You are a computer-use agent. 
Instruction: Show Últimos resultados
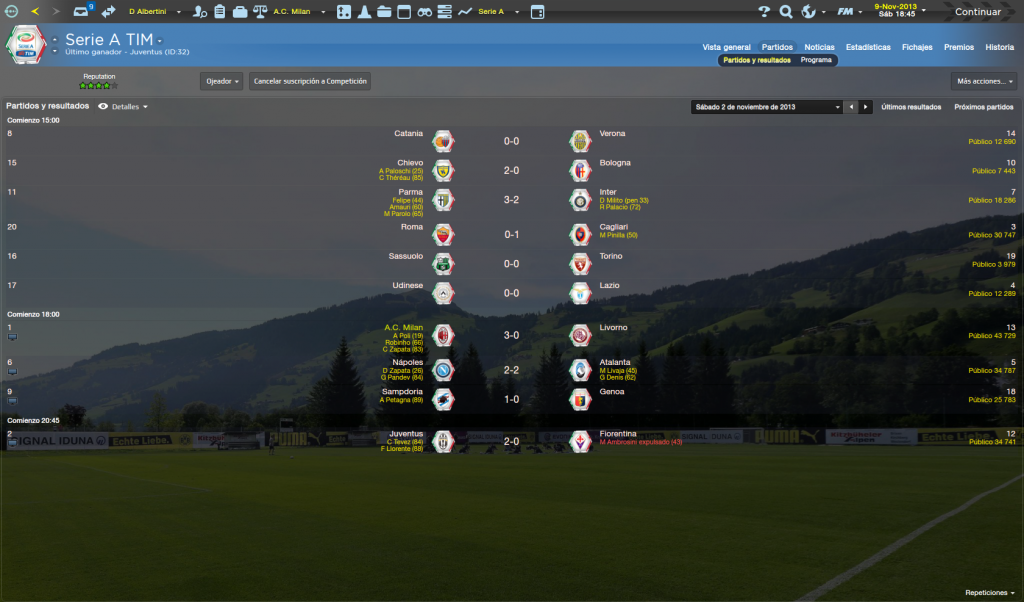coord(911,106)
